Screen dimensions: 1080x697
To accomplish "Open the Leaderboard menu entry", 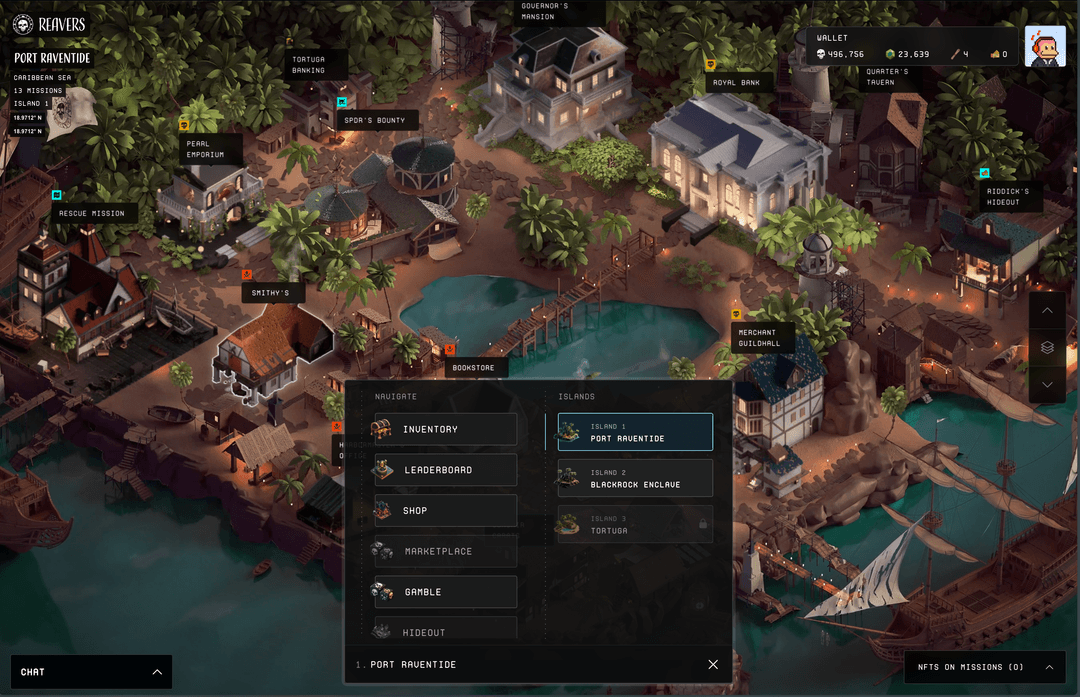I will [x=445, y=470].
